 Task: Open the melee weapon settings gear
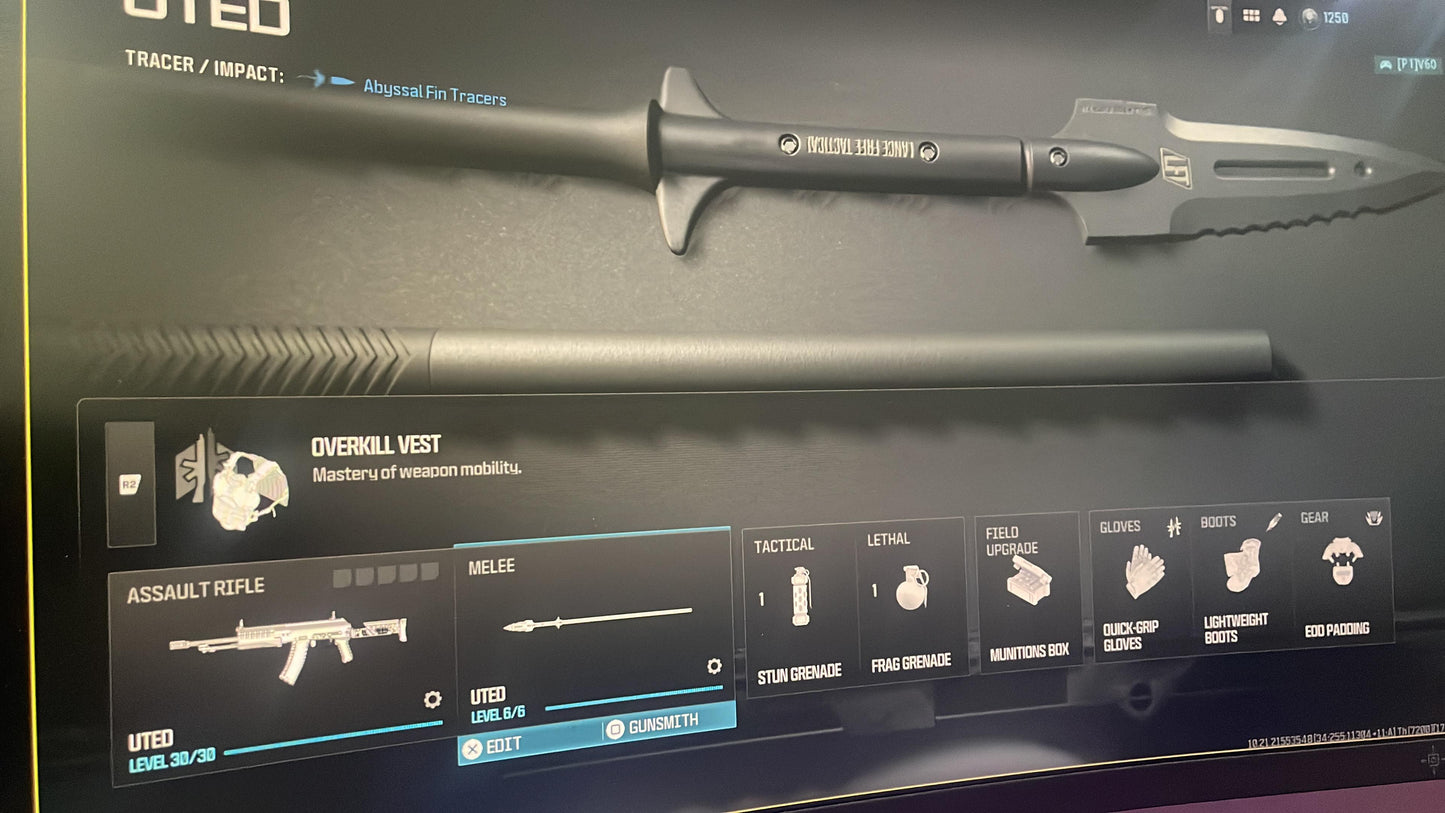point(714,667)
